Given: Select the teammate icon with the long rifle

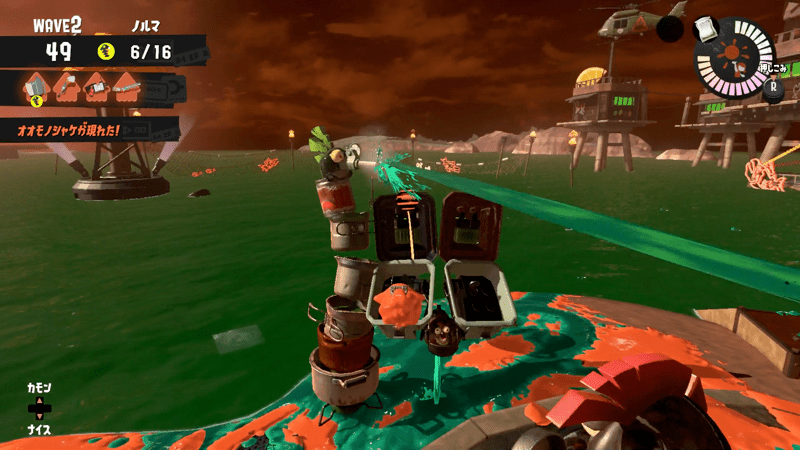Looking at the screenshot, I should coord(126,88).
